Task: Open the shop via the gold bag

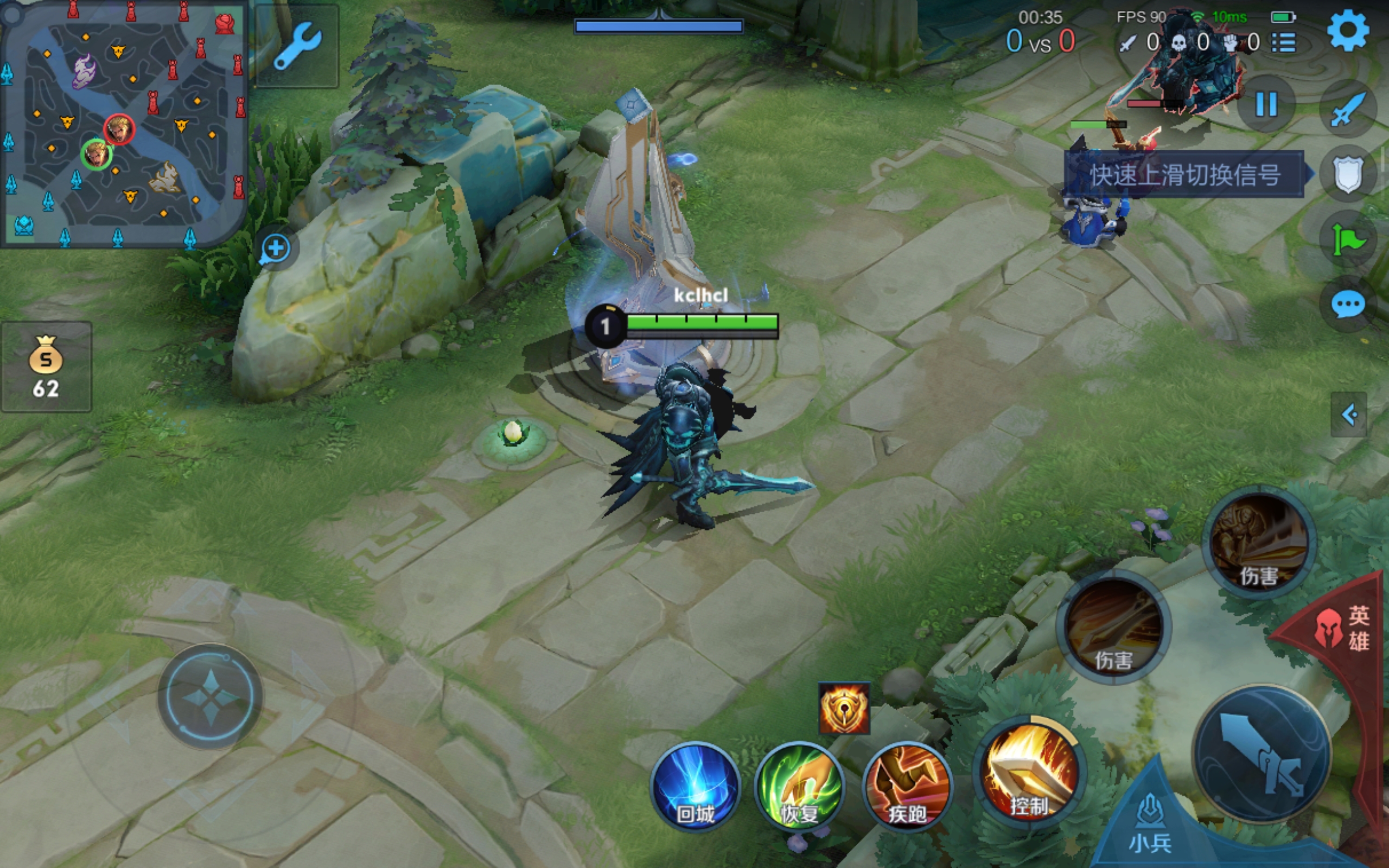Action: pyautogui.click(x=46, y=367)
